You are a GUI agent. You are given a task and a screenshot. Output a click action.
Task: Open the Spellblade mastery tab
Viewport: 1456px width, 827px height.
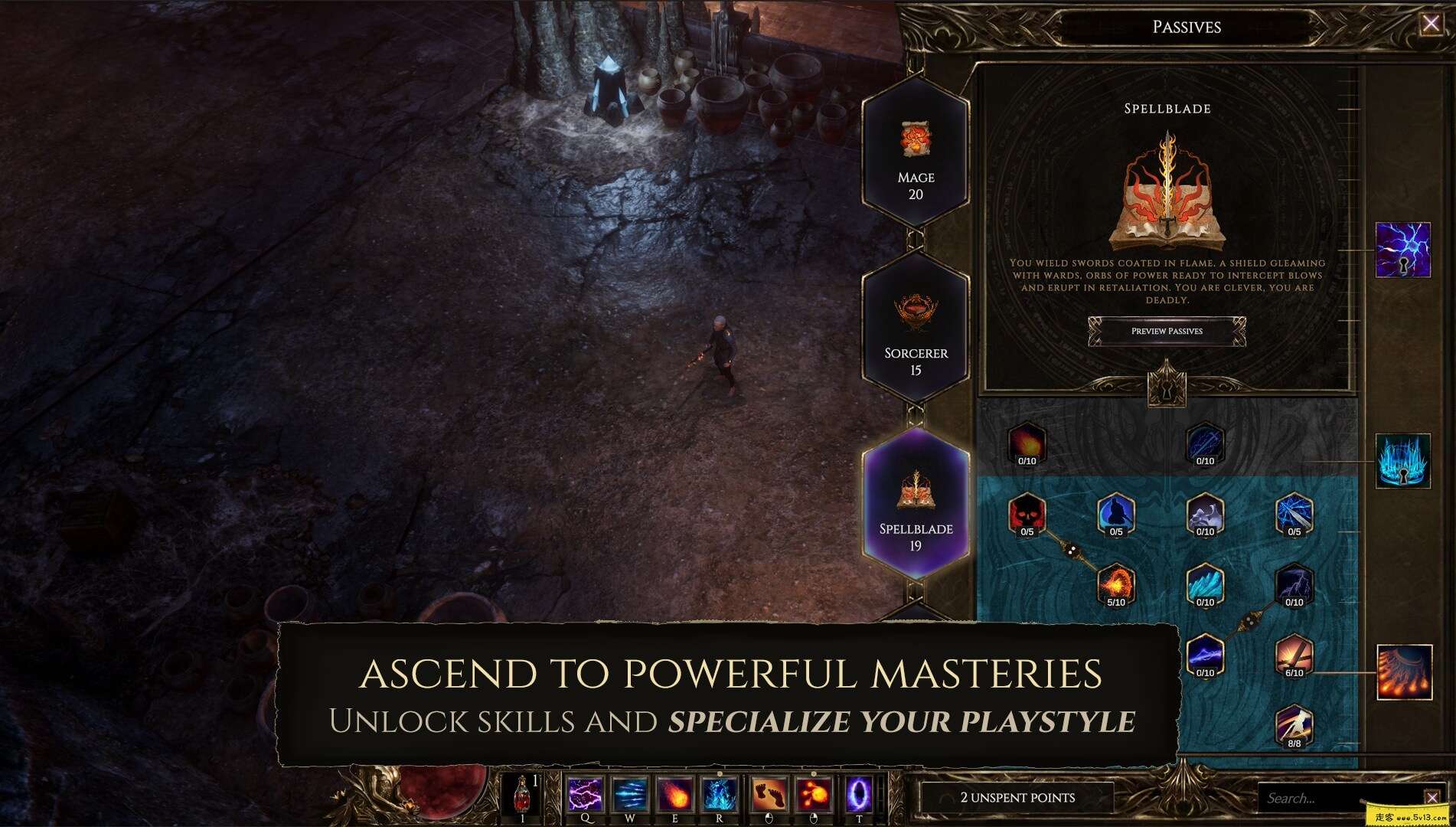pyautogui.click(x=916, y=504)
